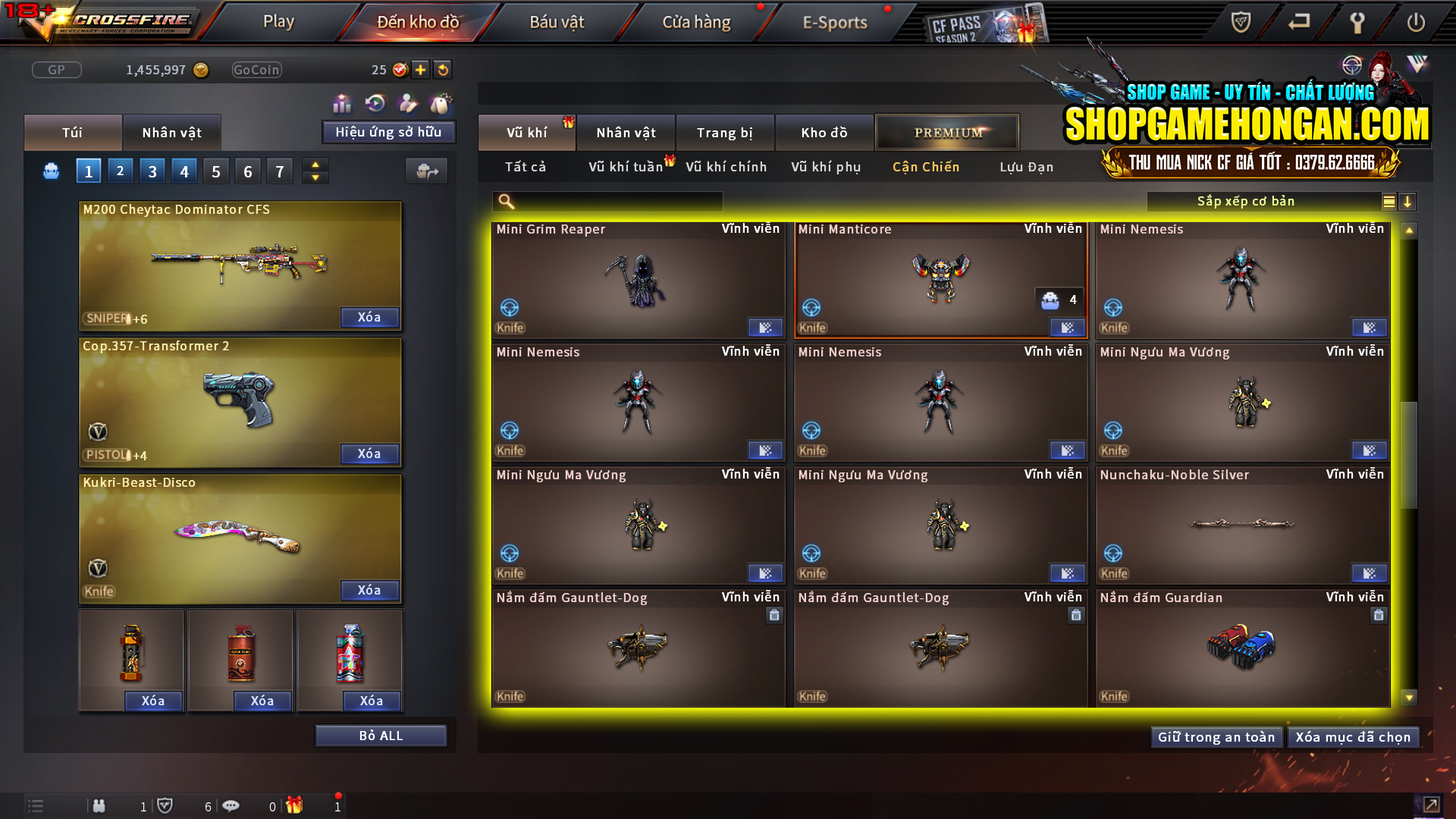
Task: Select the crosshair toggle on Mini Grim Reaper
Action: (x=509, y=307)
